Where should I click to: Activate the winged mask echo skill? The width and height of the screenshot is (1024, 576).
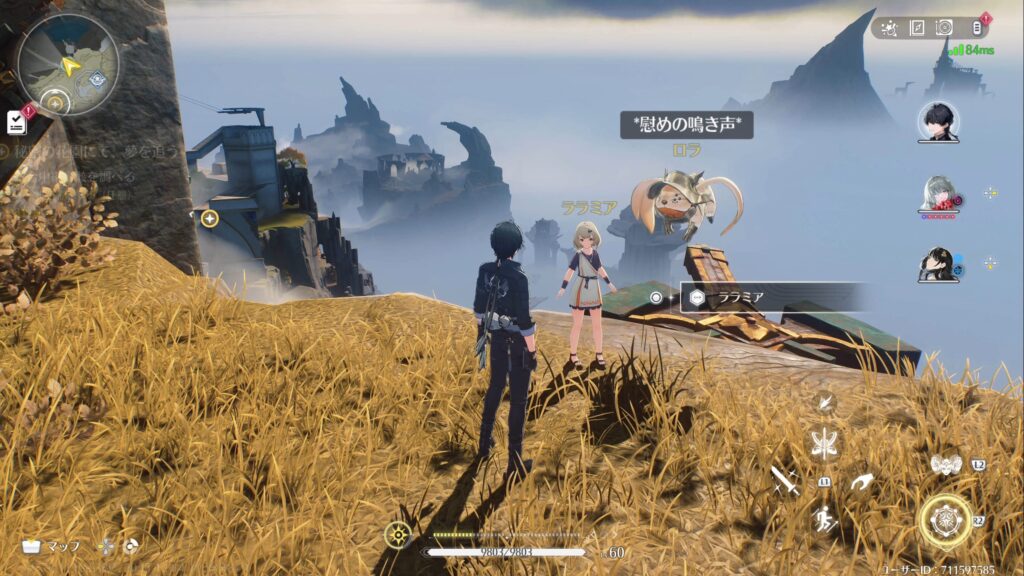[945, 464]
